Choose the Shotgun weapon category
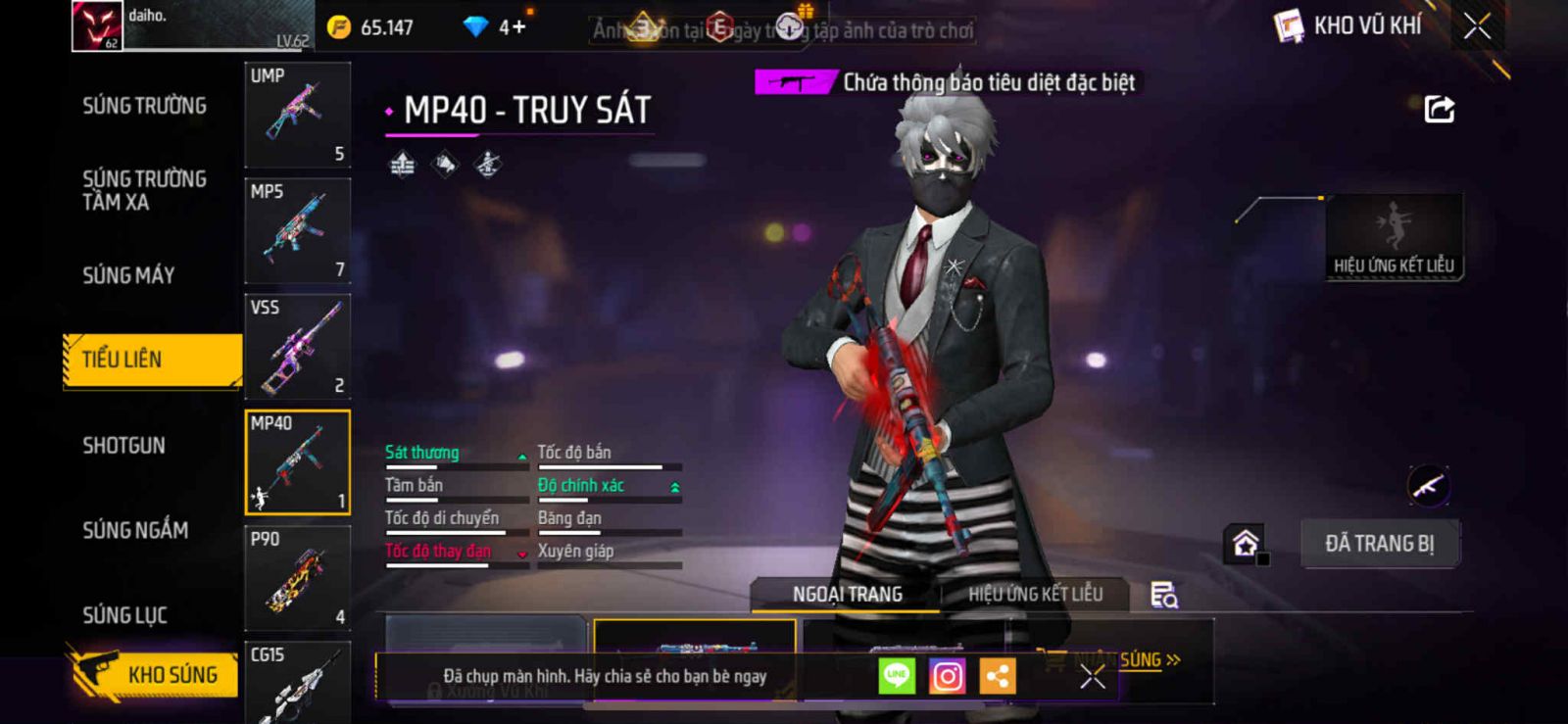 click(123, 446)
